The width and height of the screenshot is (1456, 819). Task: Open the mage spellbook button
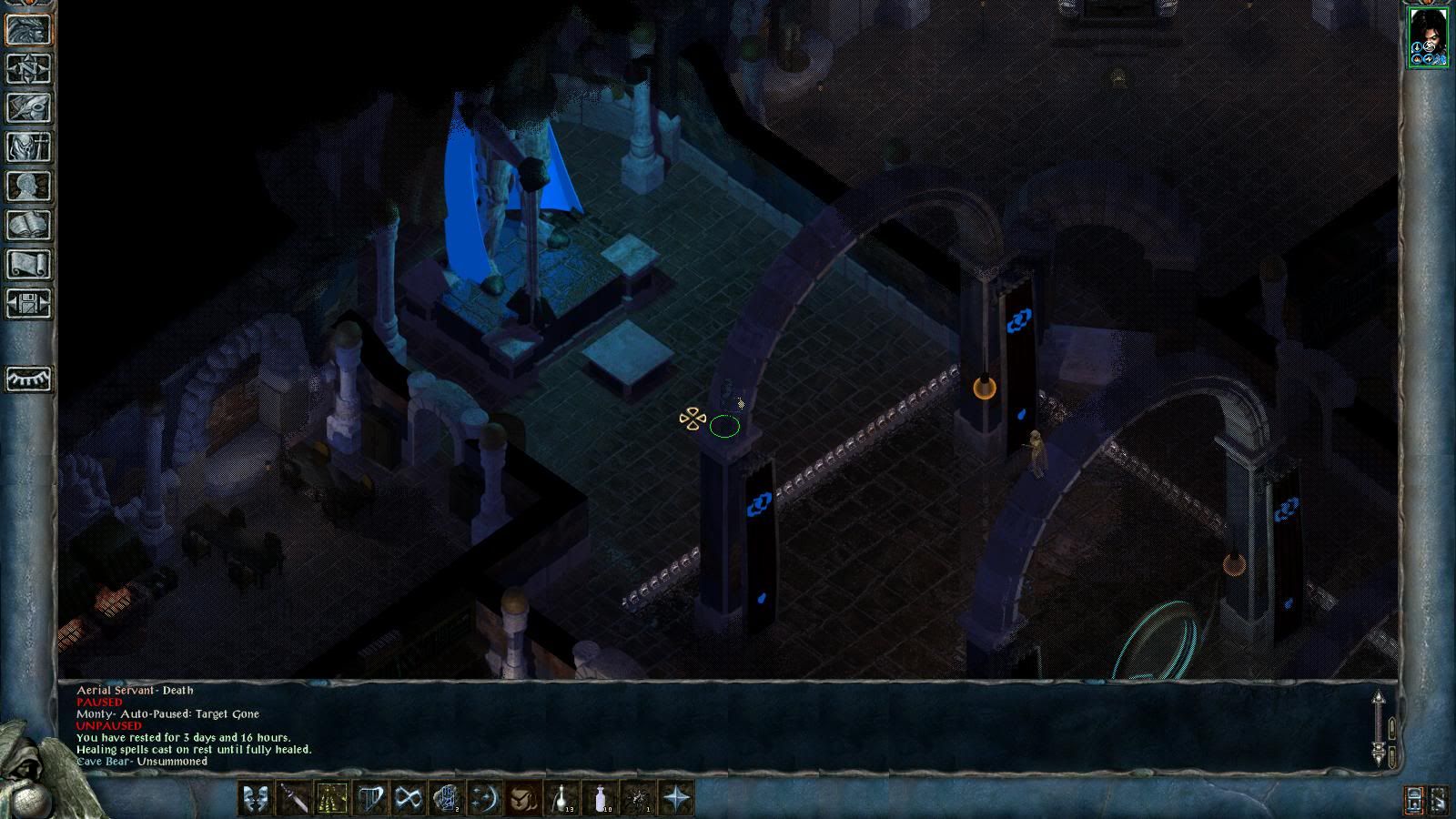point(28,225)
